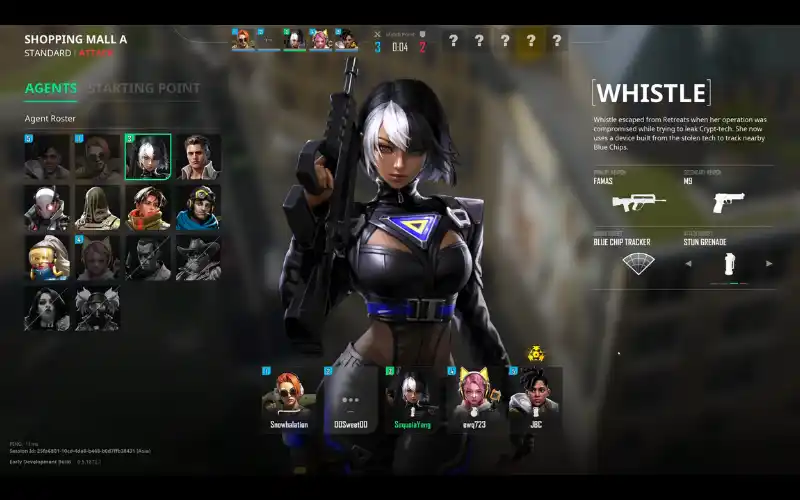Click the awq723 player card
This screenshot has height=500, width=800.
pos(471,398)
